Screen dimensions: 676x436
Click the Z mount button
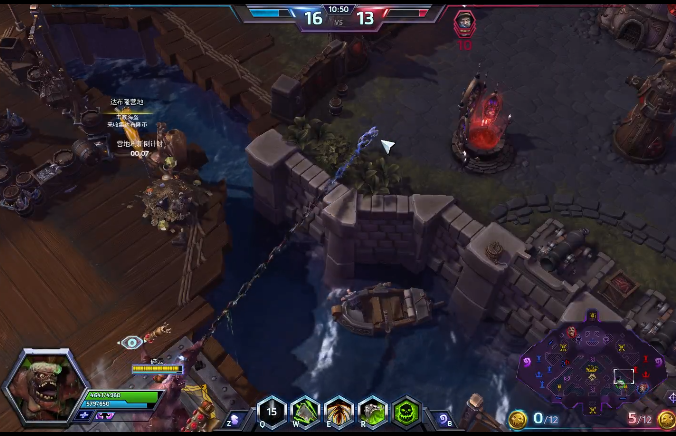click(x=236, y=418)
